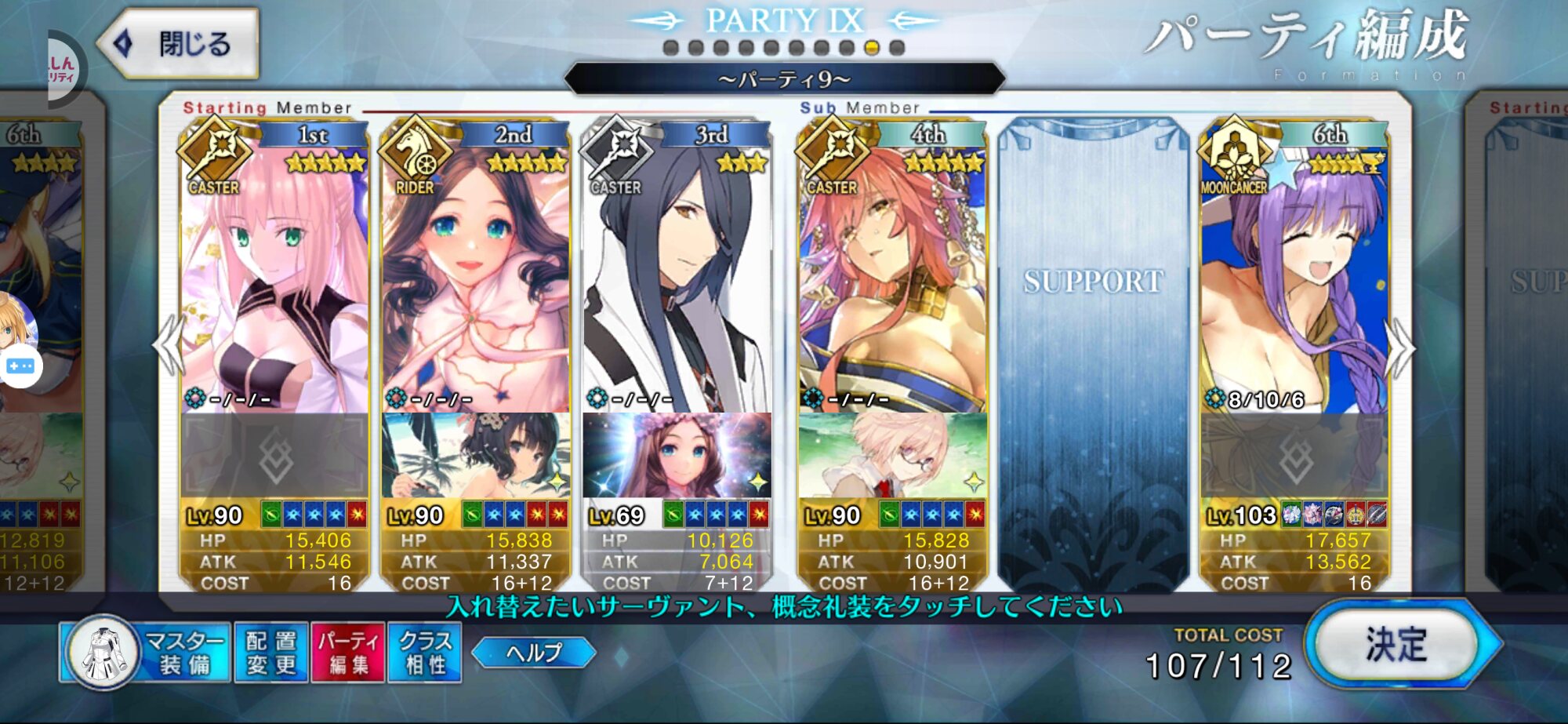Confirm the party with 決定 button

1397,645
